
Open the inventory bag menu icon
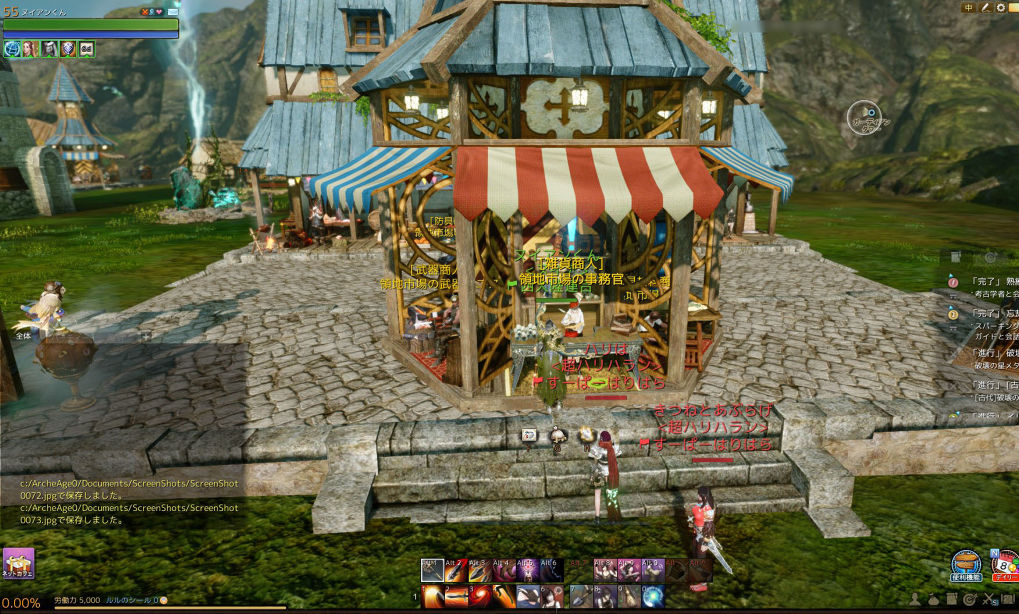[934, 600]
